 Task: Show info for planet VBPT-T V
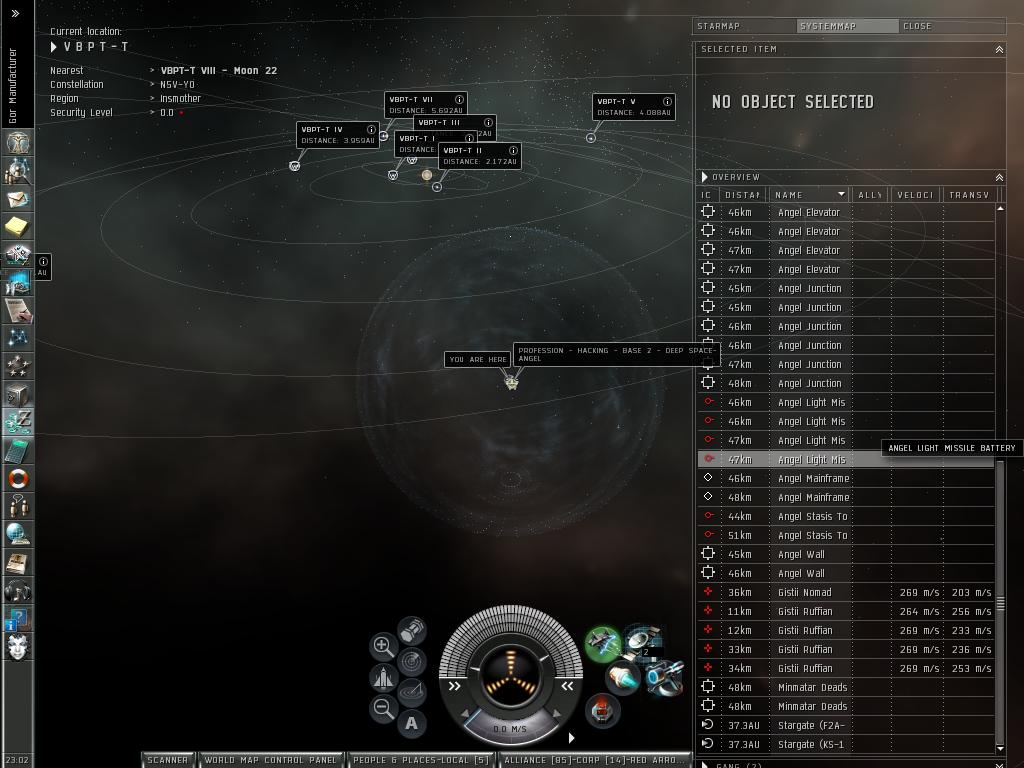[668, 101]
